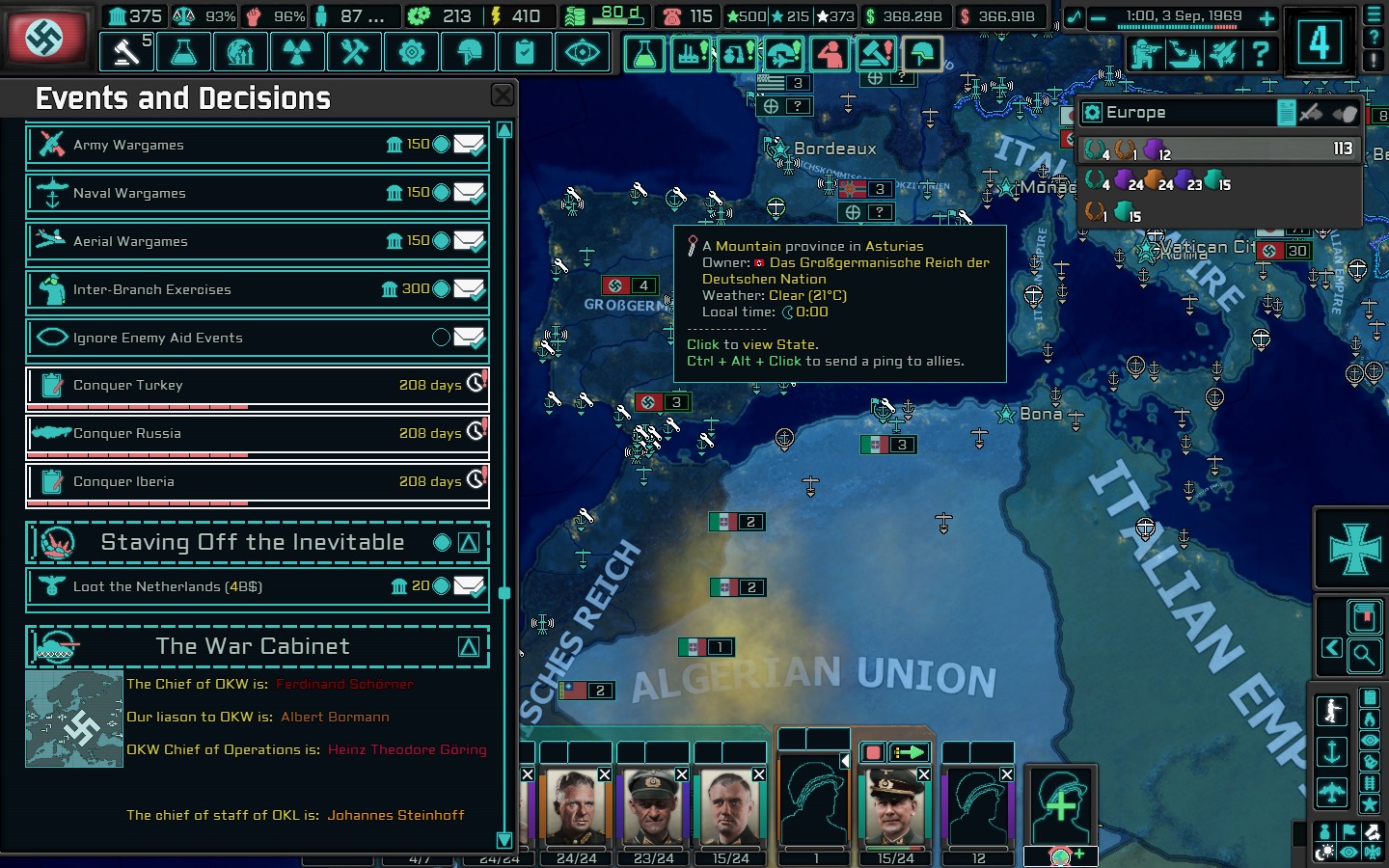Screen dimensions: 1389x868
Task: Expand the Staving Off the Inevitable section
Action: pos(467,542)
